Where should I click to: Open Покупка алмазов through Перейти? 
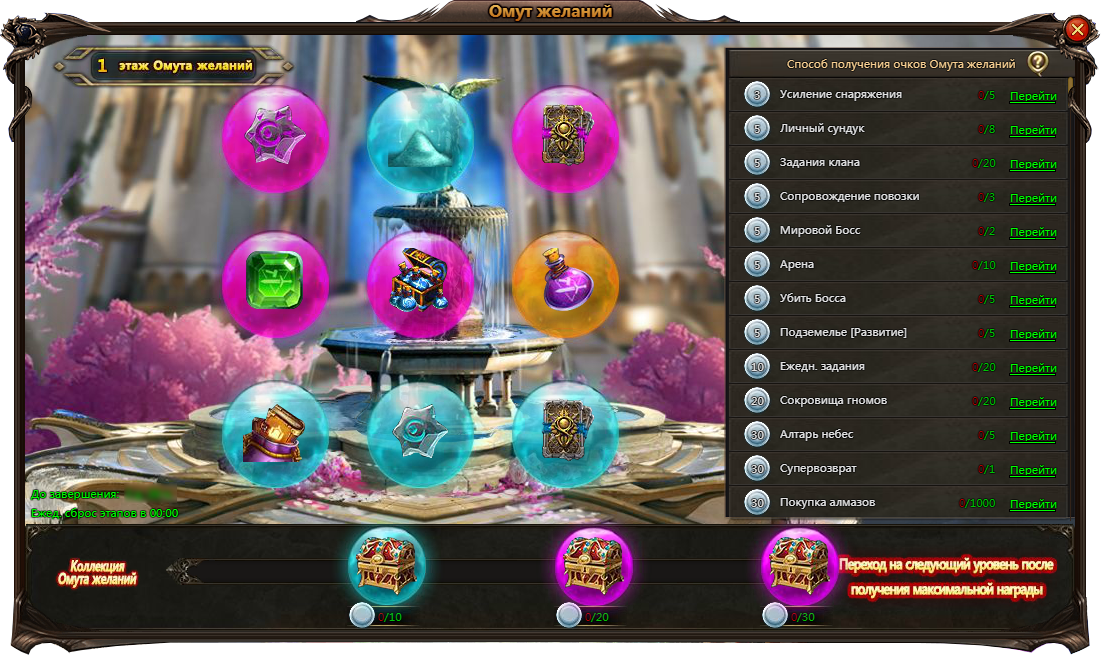pyautogui.click(x=1033, y=504)
